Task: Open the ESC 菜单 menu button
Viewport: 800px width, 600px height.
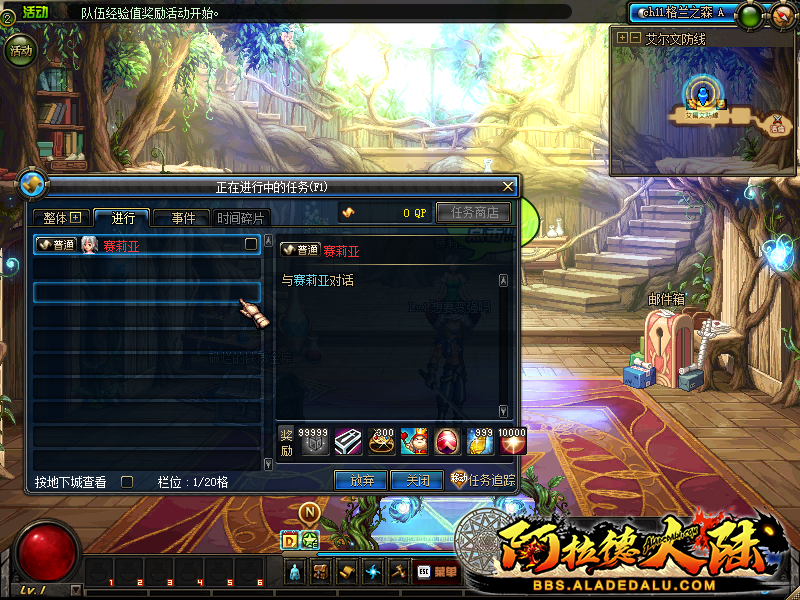Action: pos(436,572)
